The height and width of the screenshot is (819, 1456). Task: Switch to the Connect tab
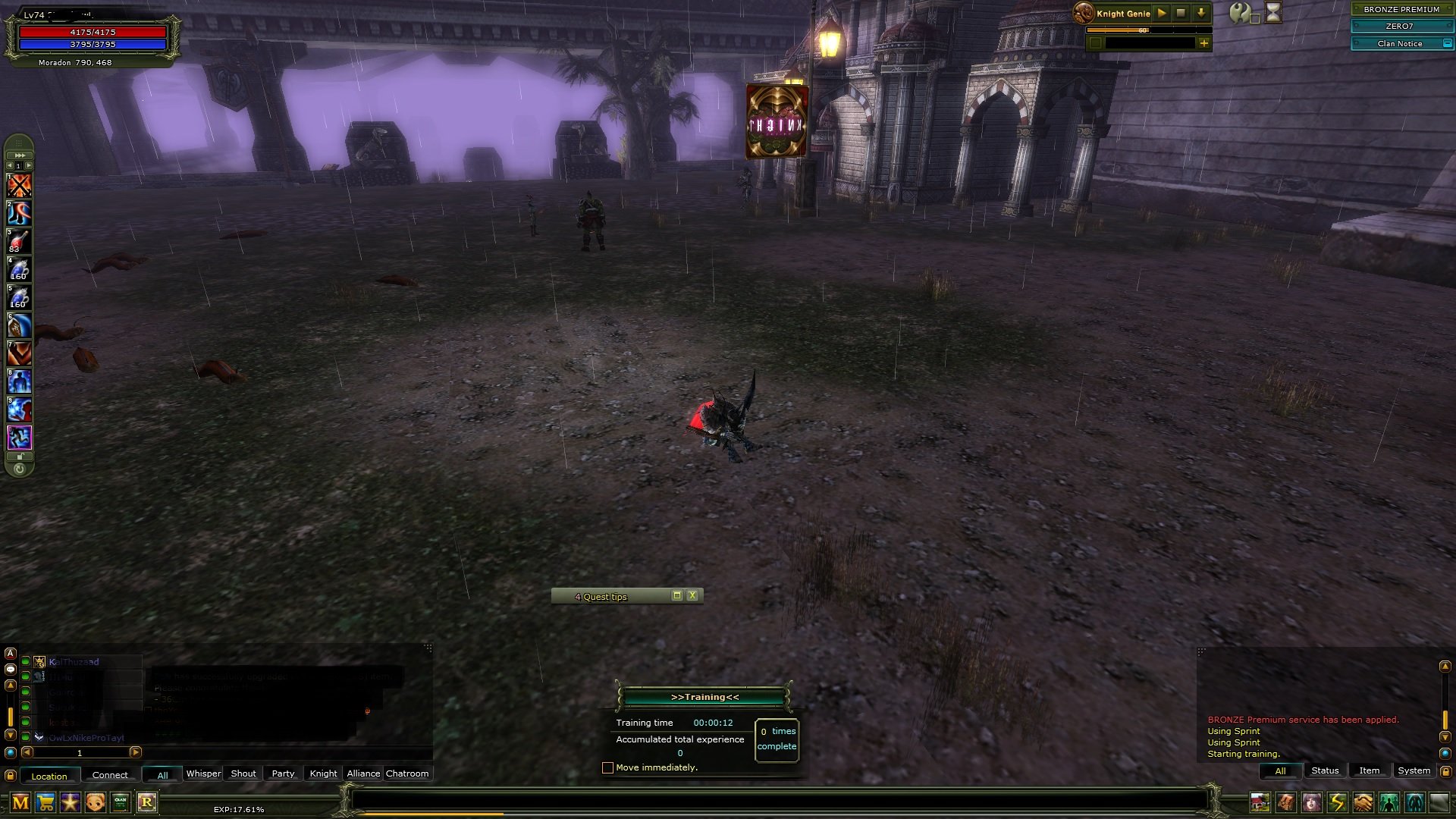(x=110, y=775)
